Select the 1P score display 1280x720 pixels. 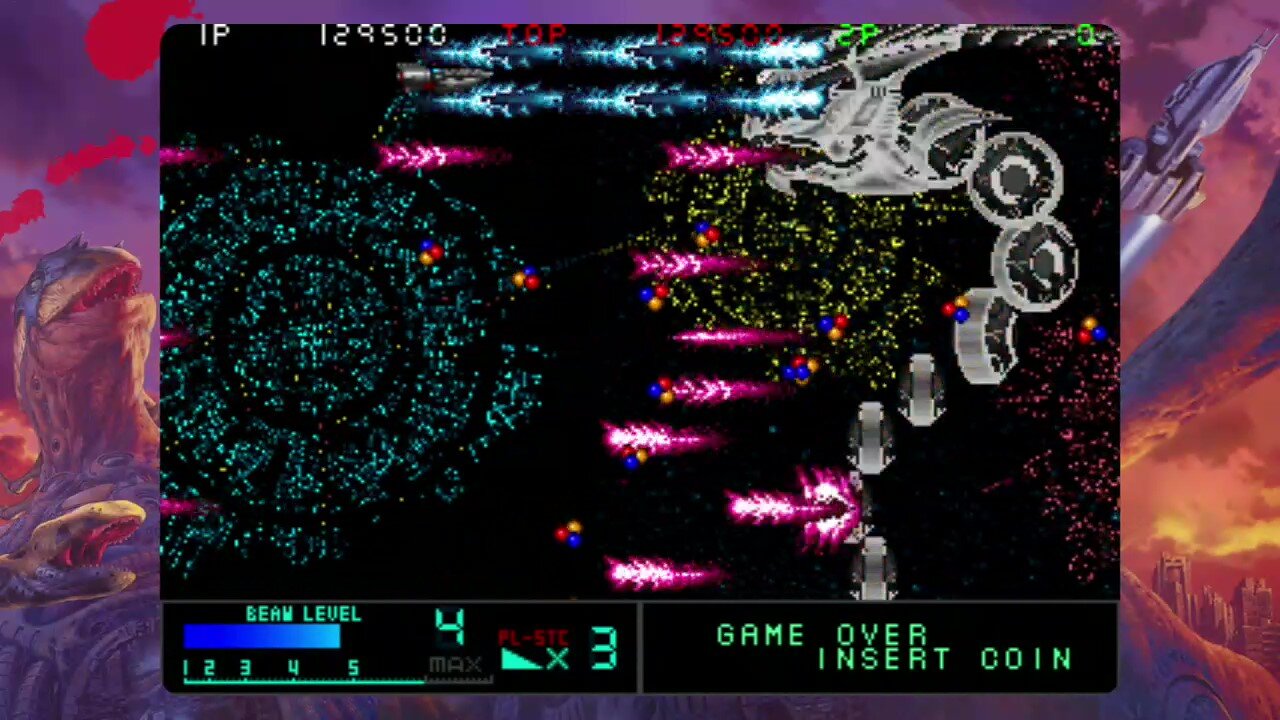380,33
